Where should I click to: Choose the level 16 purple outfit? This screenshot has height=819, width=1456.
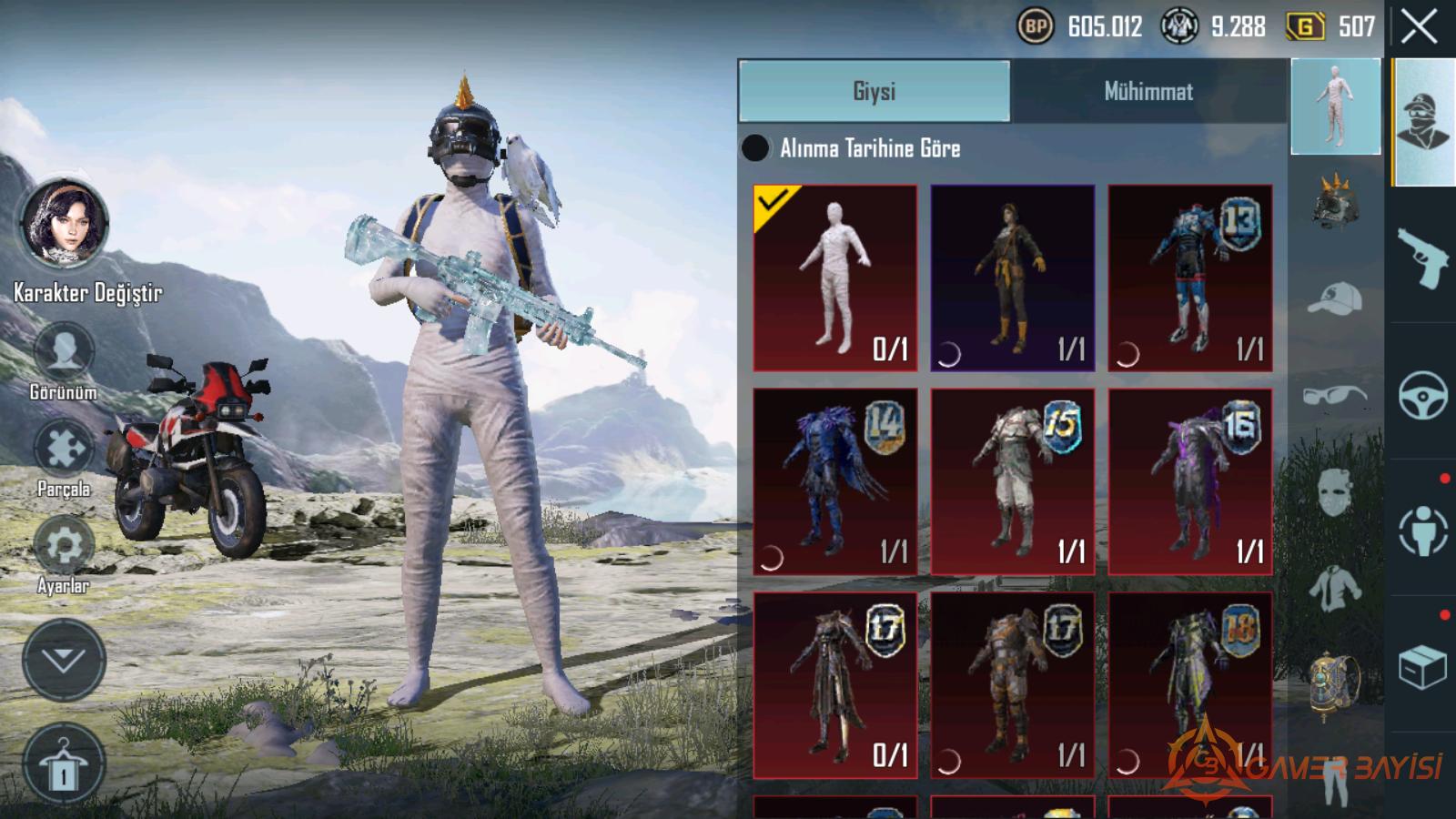click(x=1189, y=481)
